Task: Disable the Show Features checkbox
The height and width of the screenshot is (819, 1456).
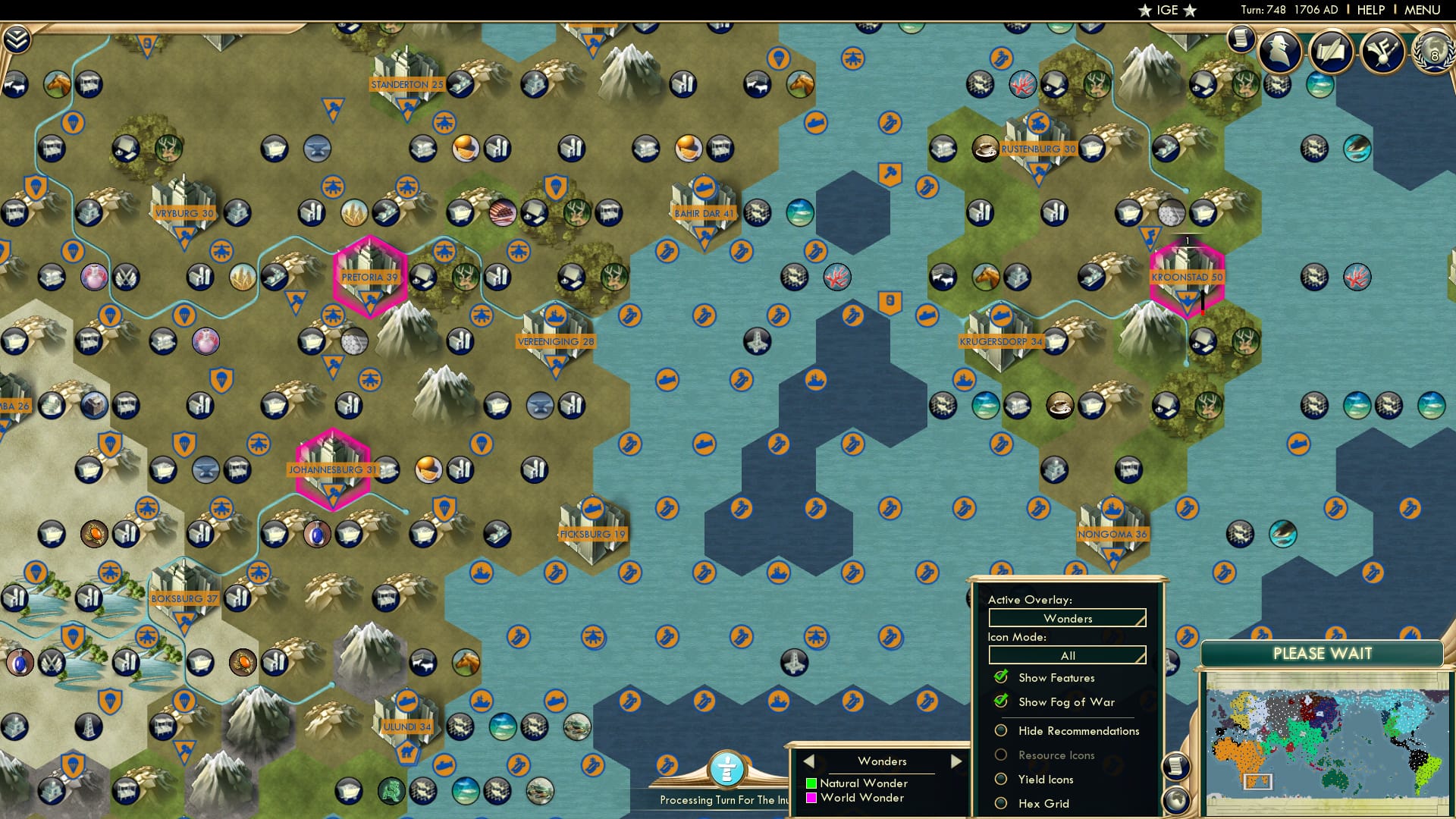Action: 1003,677
